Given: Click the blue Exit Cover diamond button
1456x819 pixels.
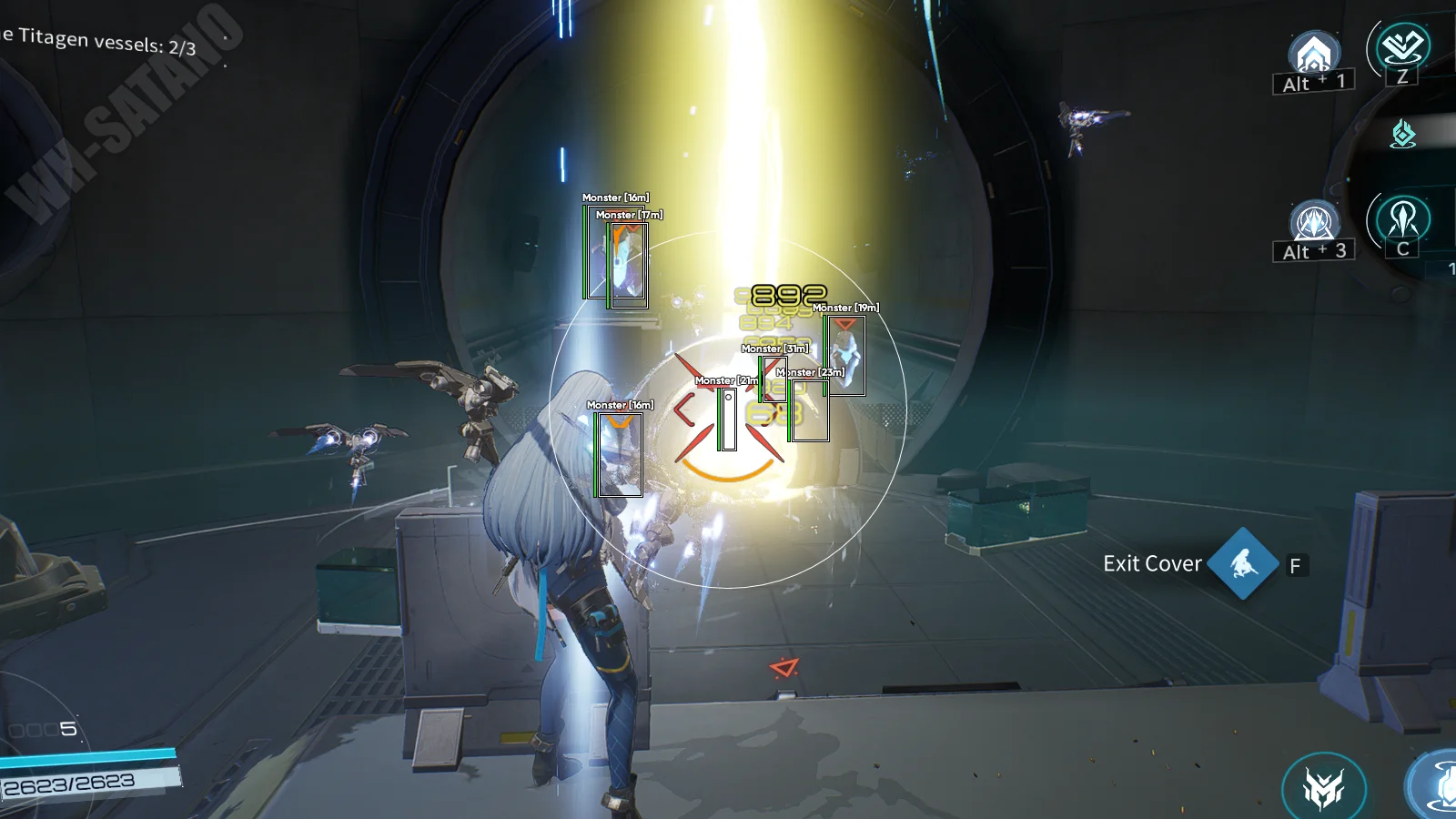Looking at the screenshot, I should [x=1243, y=564].
